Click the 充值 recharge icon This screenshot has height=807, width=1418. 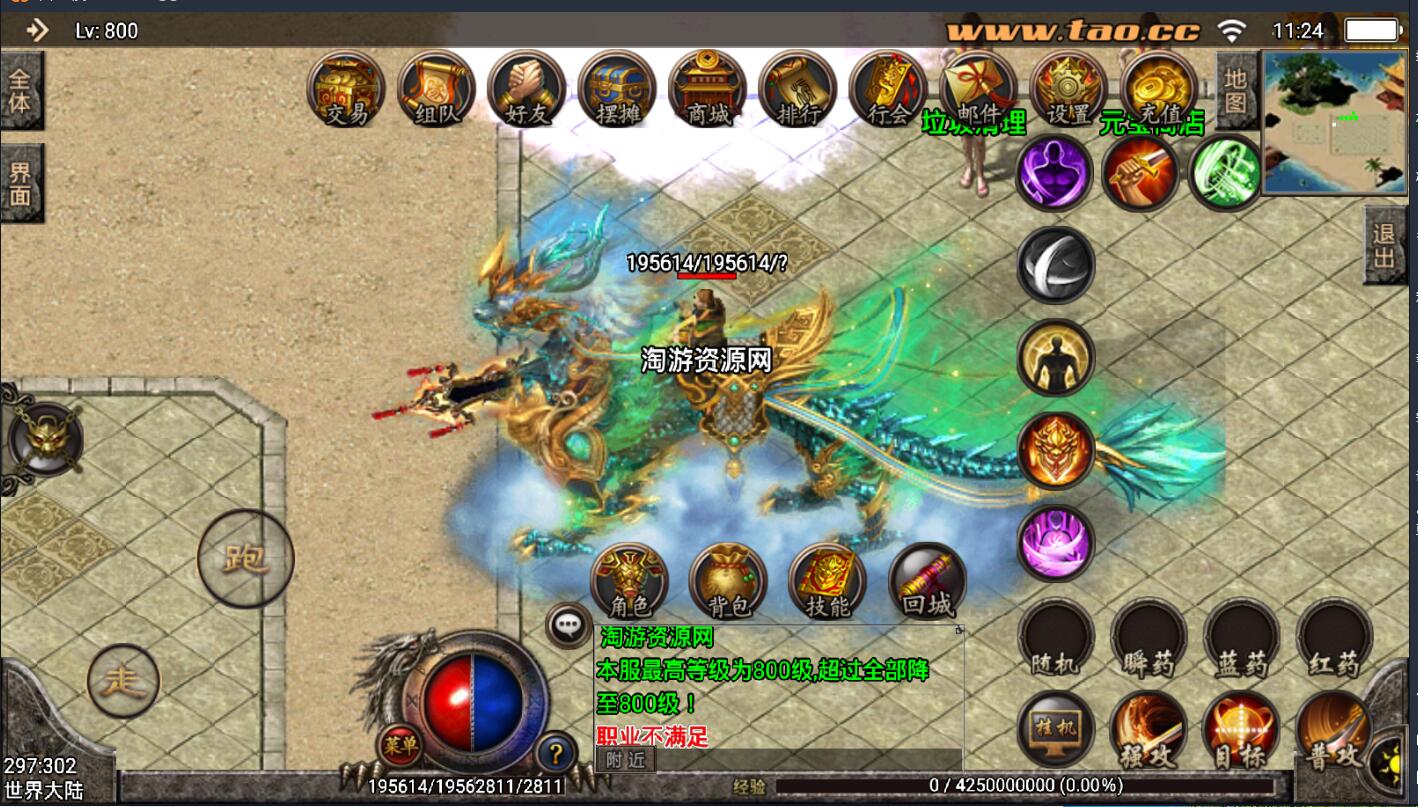point(1159,88)
